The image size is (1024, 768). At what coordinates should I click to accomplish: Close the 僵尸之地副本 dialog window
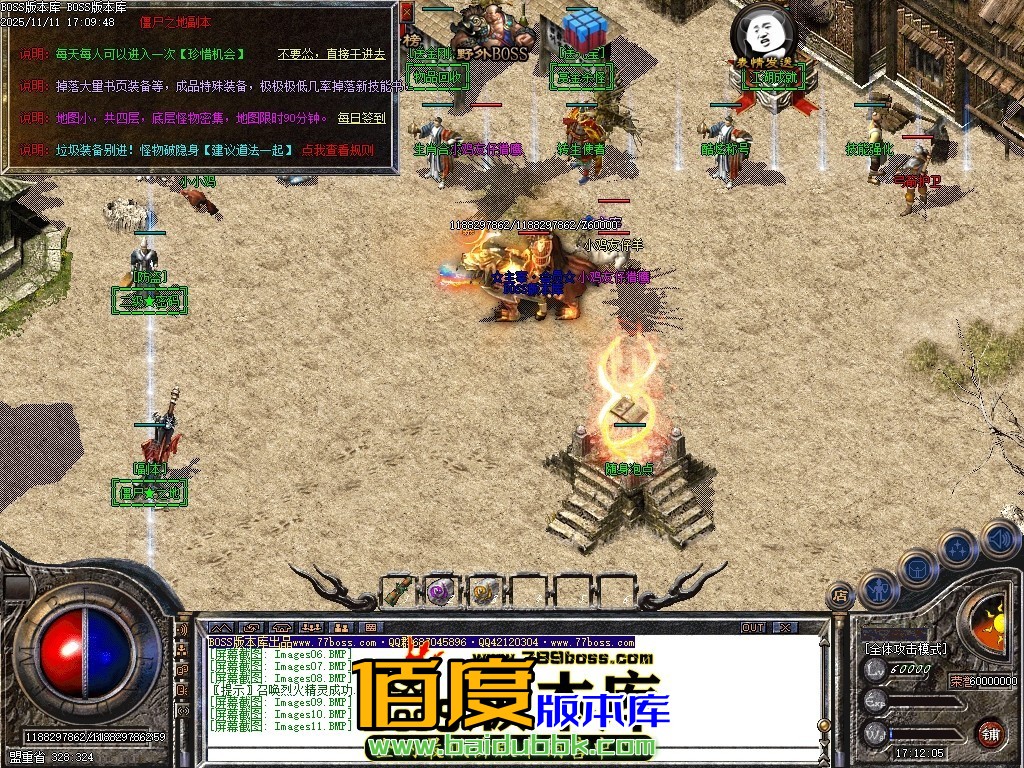pyautogui.click(x=406, y=12)
